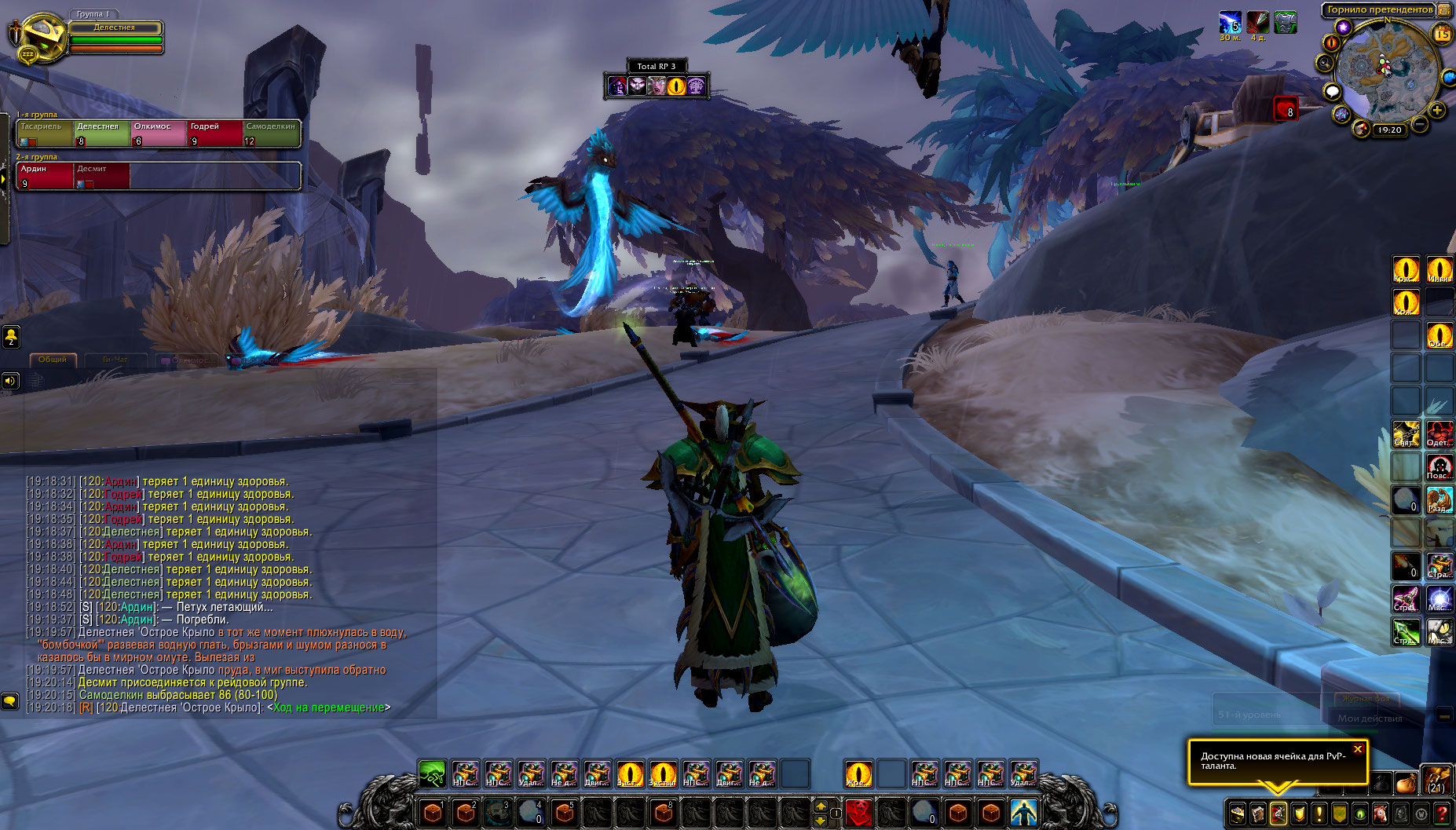Page the action bar up
1456x830 pixels.
(821, 805)
